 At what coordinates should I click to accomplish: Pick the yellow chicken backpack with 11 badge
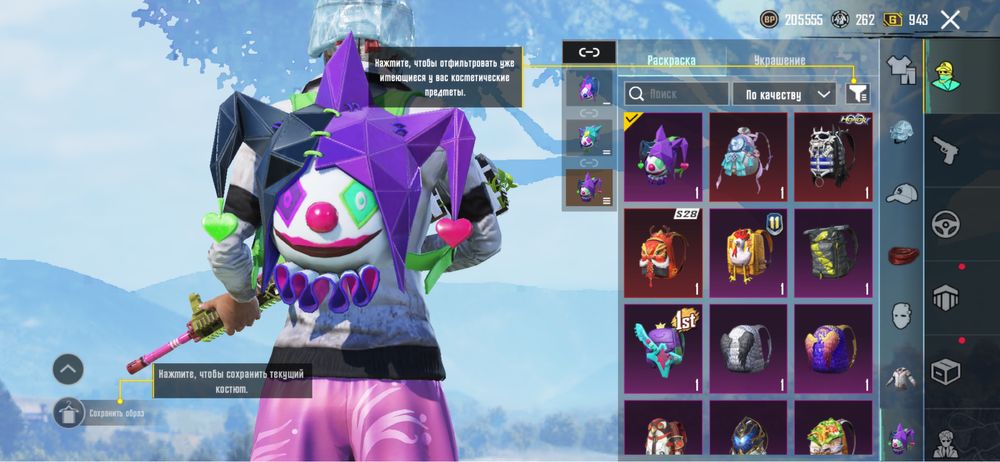747,252
